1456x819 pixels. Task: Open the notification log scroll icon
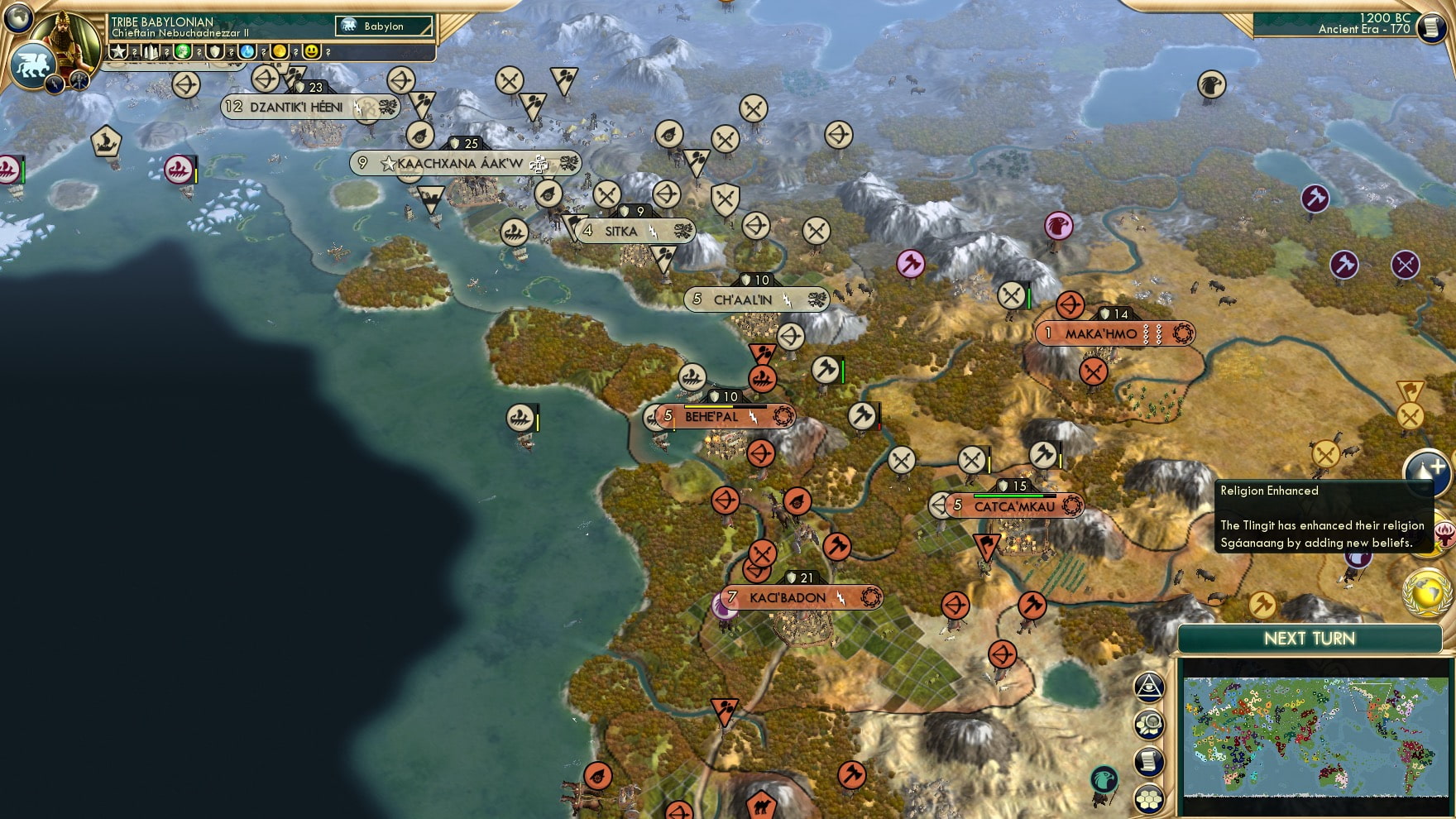click(x=1150, y=759)
